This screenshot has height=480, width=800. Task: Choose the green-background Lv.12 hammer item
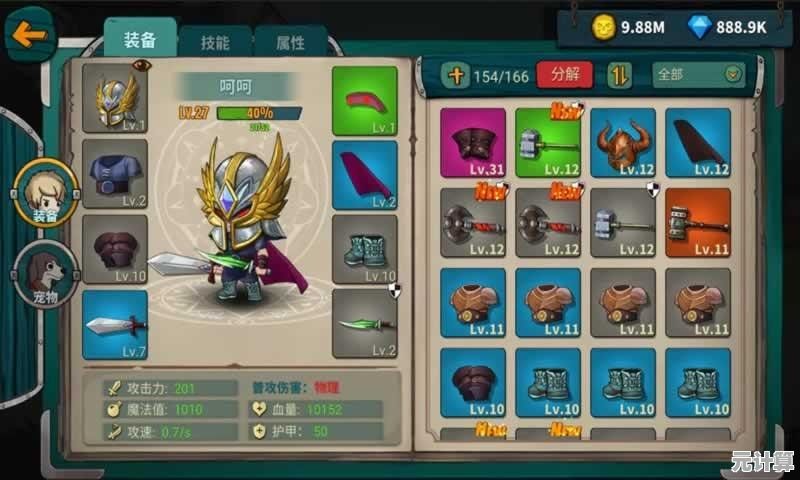pos(548,142)
